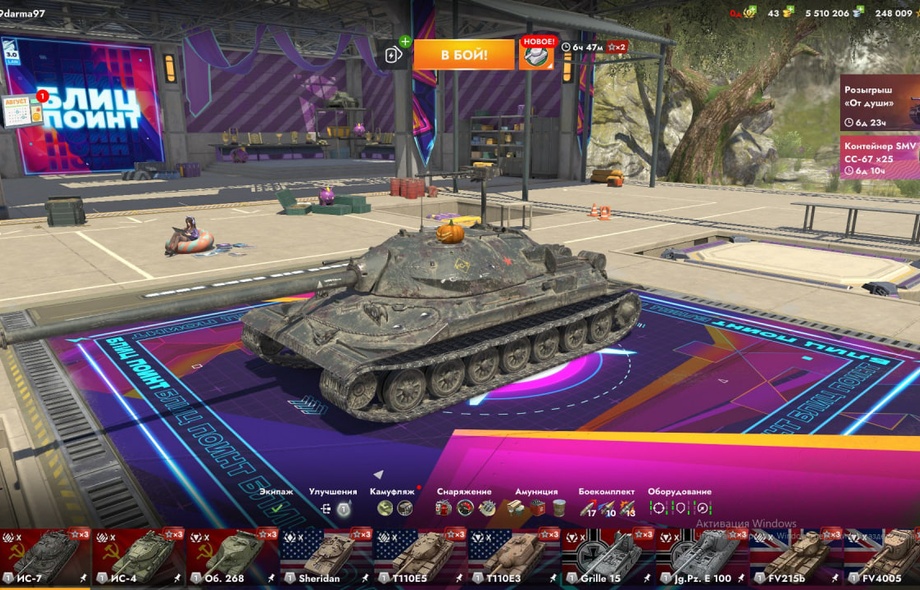Screen dimensions: 920x590
Task: Start a battle with the В БОЙ! button
Action: 463,54
